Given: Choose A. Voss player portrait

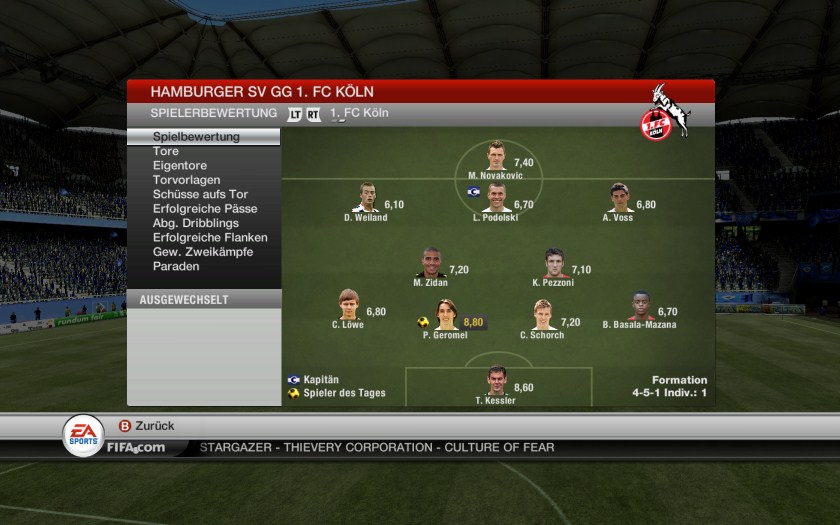Looking at the screenshot, I should click(x=619, y=198).
